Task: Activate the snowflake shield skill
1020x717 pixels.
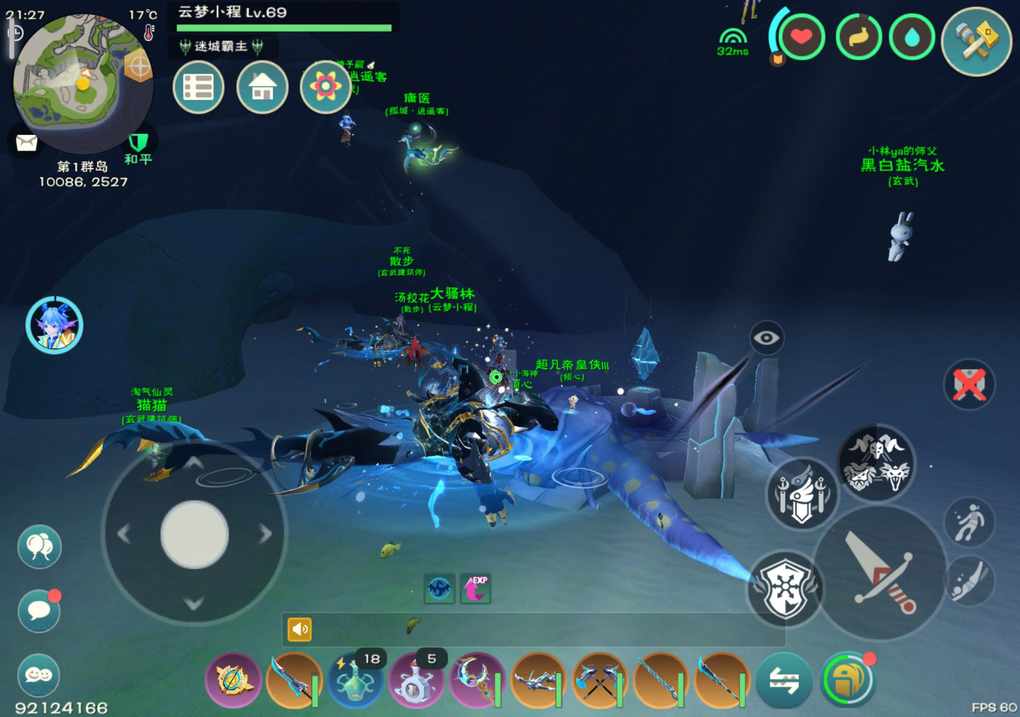Action: click(785, 589)
